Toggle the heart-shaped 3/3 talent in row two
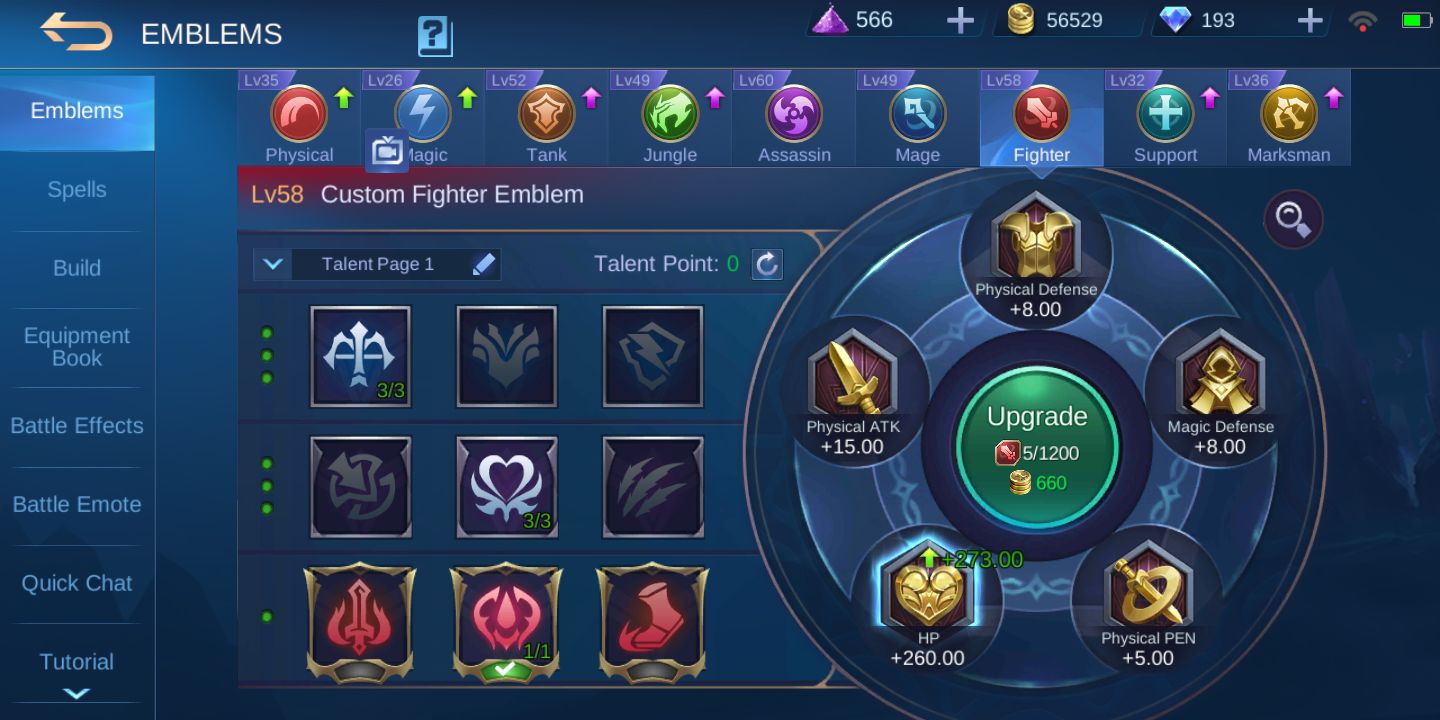Viewport: 1440px width, 720px height. [x=506, y=486]
